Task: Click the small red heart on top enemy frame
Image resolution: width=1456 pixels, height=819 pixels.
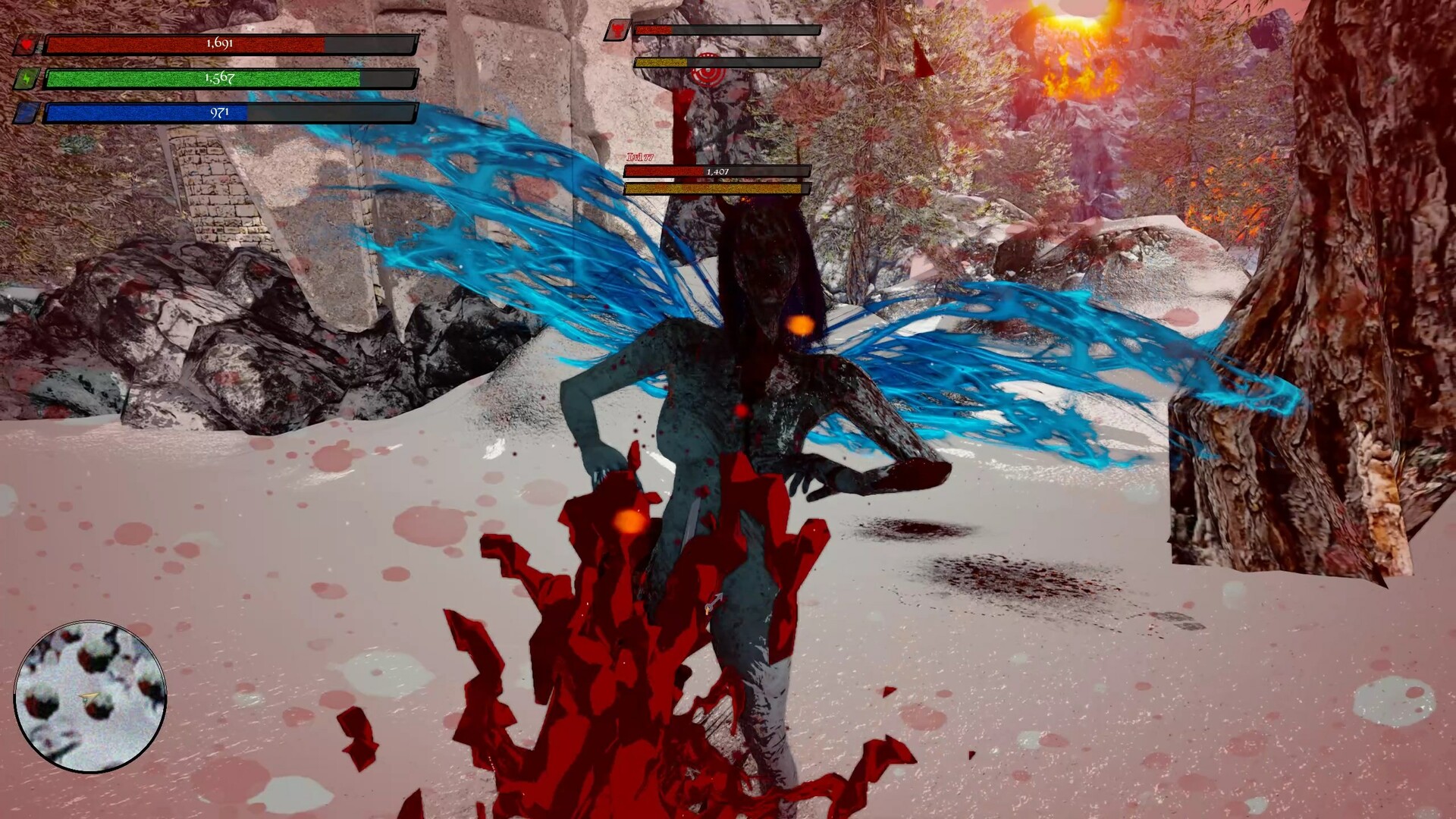Action: (618, 30)
